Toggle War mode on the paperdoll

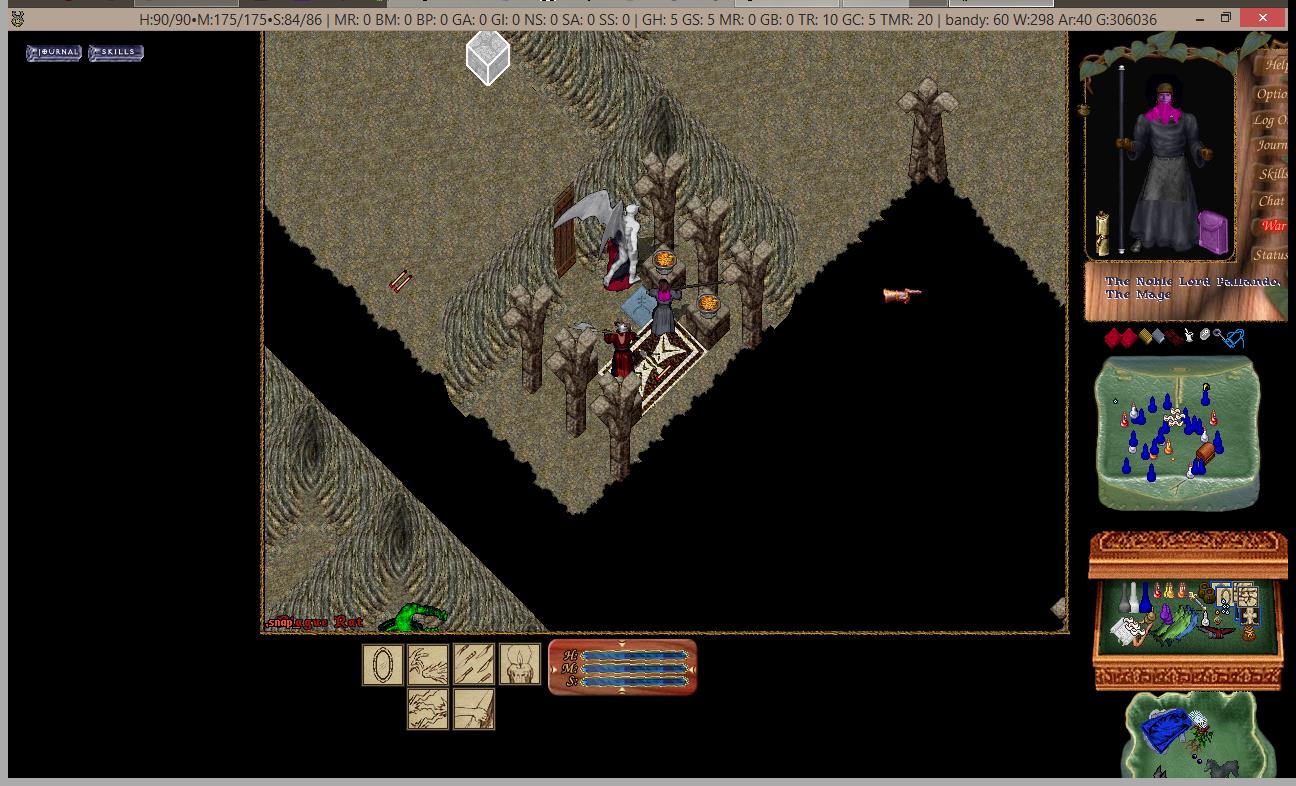click(1273, 226)
